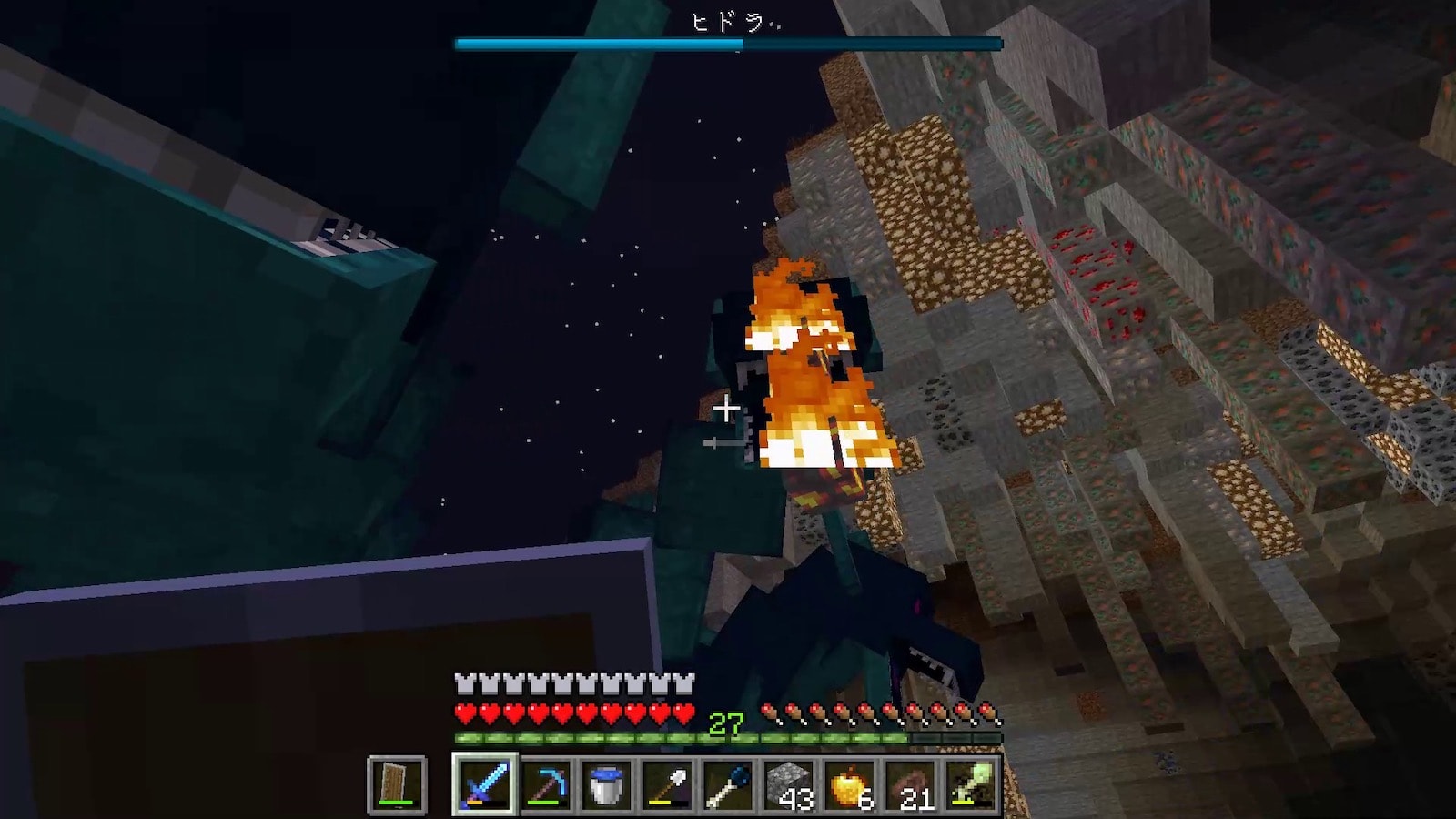Select the cobblestone stack of 43
The height and width of the screenshot is (819, 1456).
789,784
